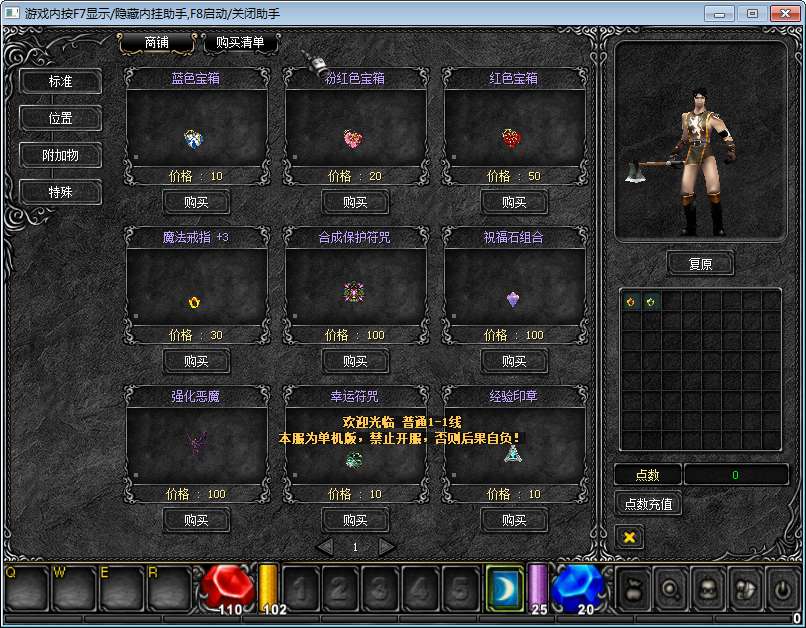This screenshot has height=628, width=806.
Task: Select the 特殊 category
Action: 61,191
